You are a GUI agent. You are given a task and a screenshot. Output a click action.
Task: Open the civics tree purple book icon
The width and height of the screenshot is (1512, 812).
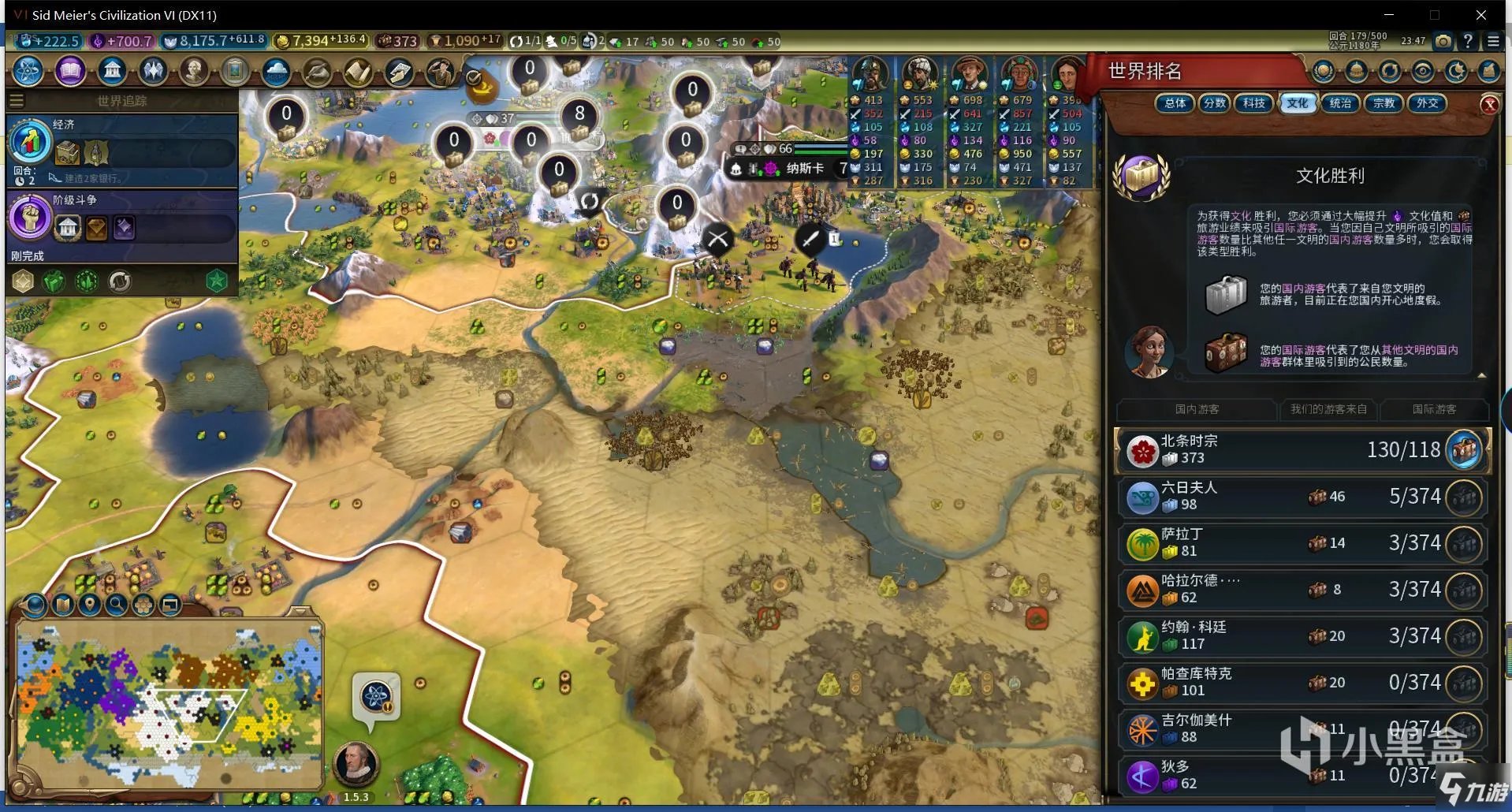pos(70,71)
